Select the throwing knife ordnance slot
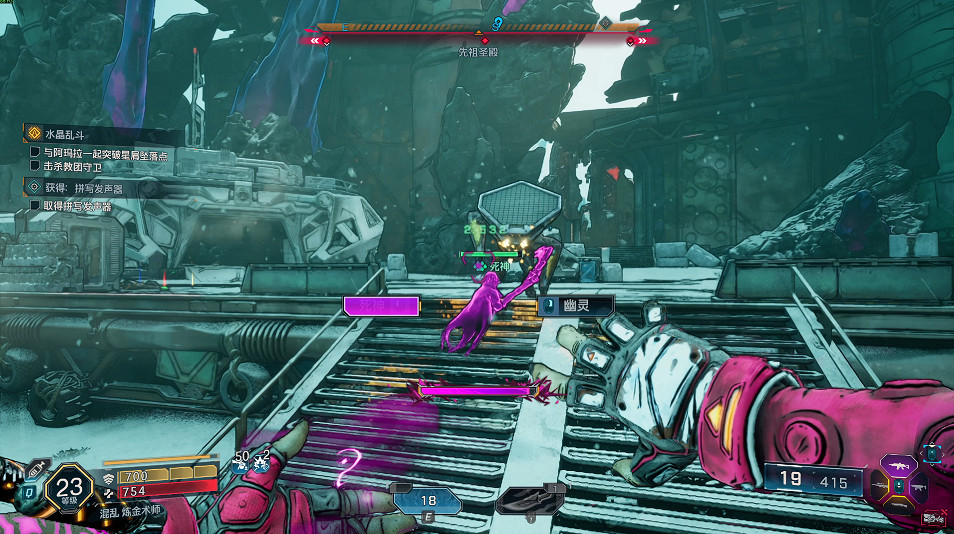Screen dimensions: 954x534 pos(531,501)
